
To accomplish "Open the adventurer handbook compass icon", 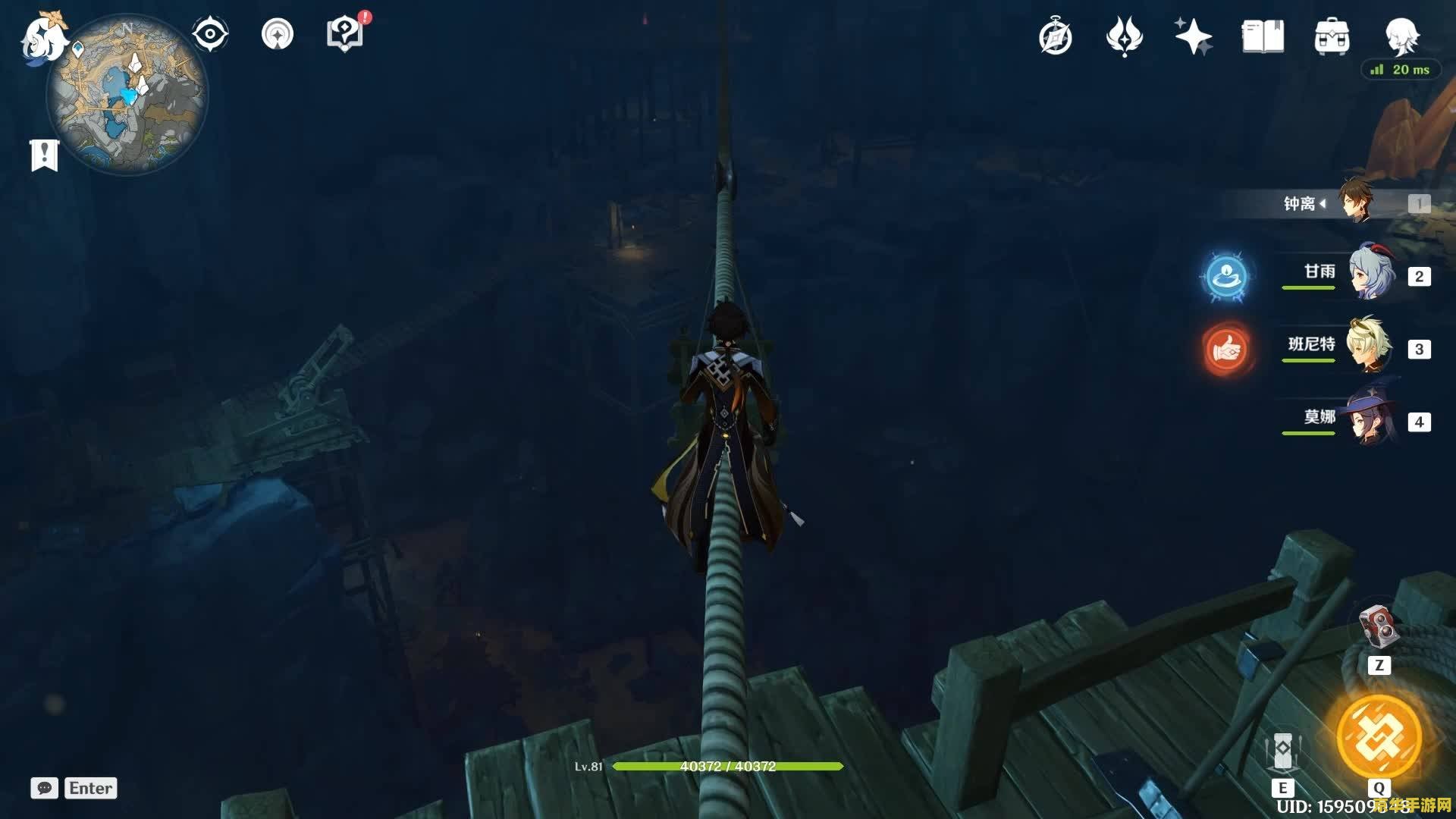I will point(1055,37).
